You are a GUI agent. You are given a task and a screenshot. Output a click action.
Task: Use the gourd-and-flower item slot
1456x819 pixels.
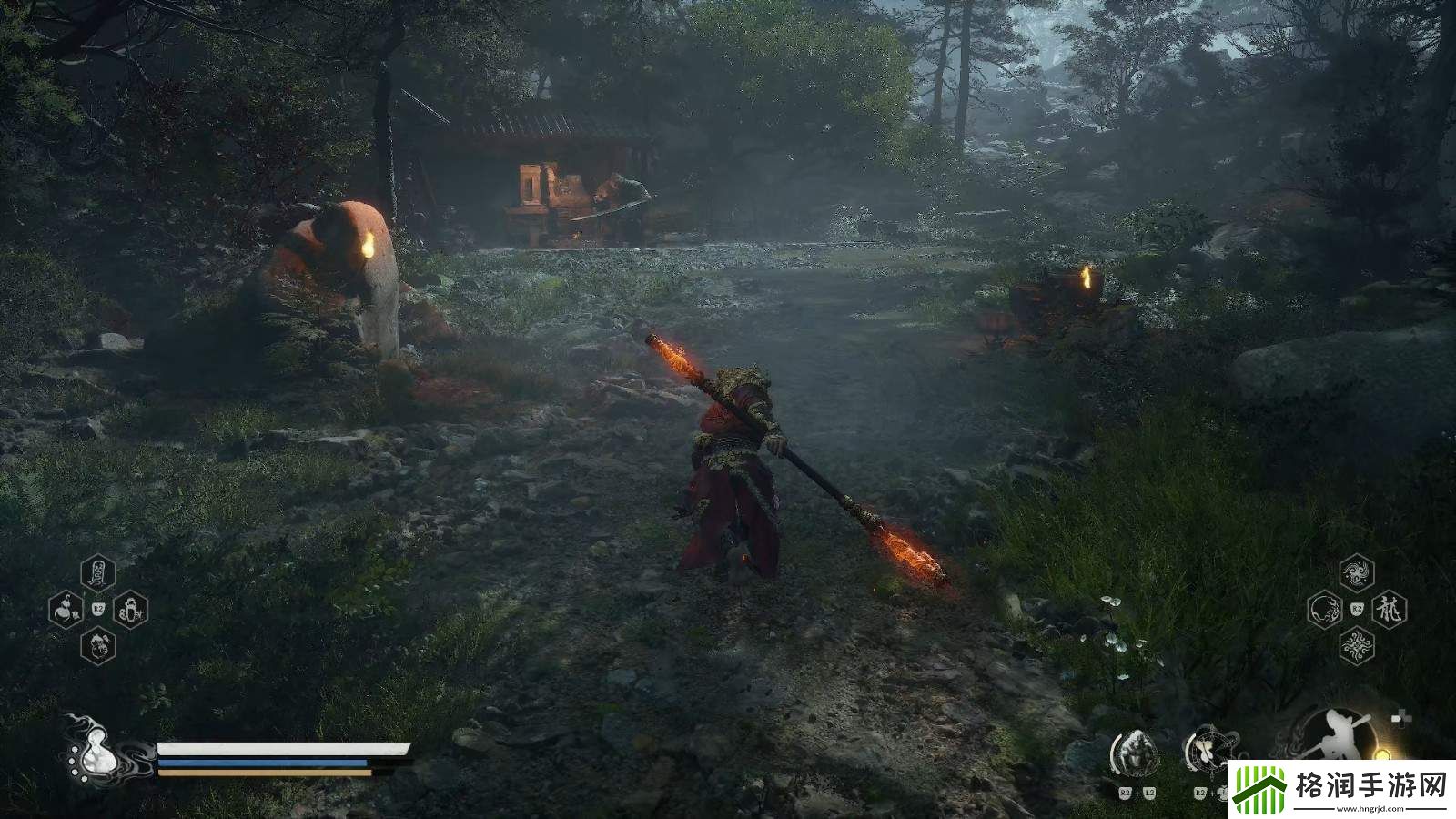pyautogui.click(x=66, y=608)
